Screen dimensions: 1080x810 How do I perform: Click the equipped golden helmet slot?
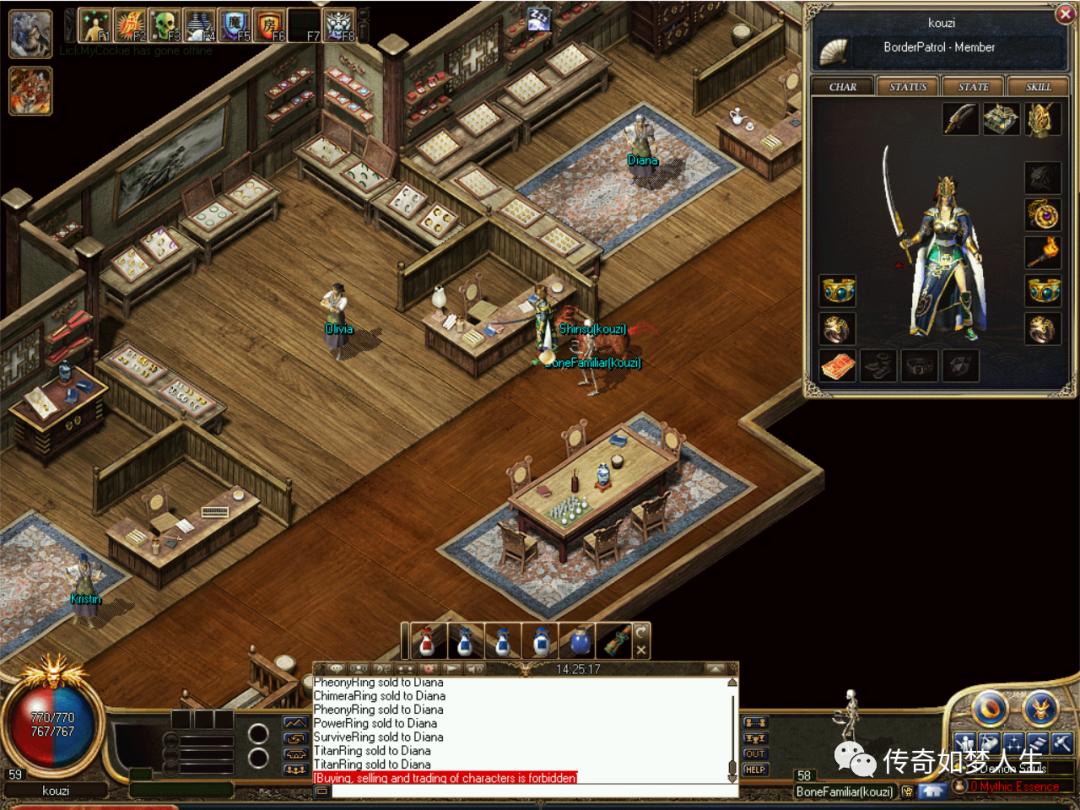click(x=1042, y=120)
